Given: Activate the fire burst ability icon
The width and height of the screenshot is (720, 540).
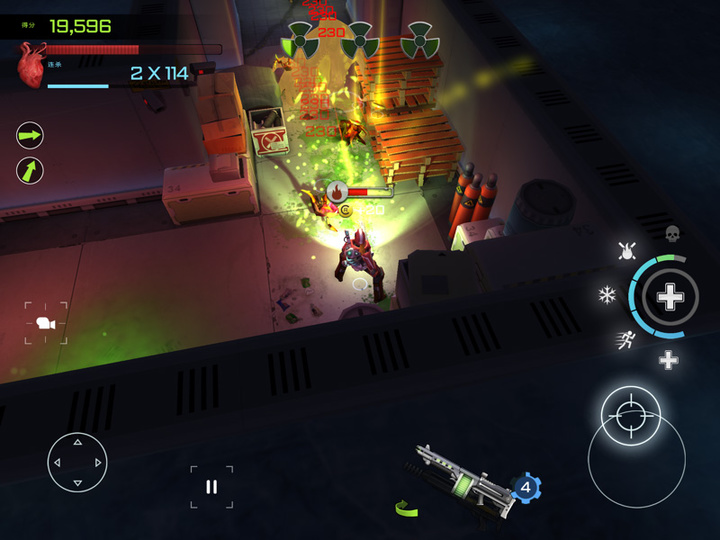Looking at the screenshot, I should pyautogui.click(x=628, y=250).
